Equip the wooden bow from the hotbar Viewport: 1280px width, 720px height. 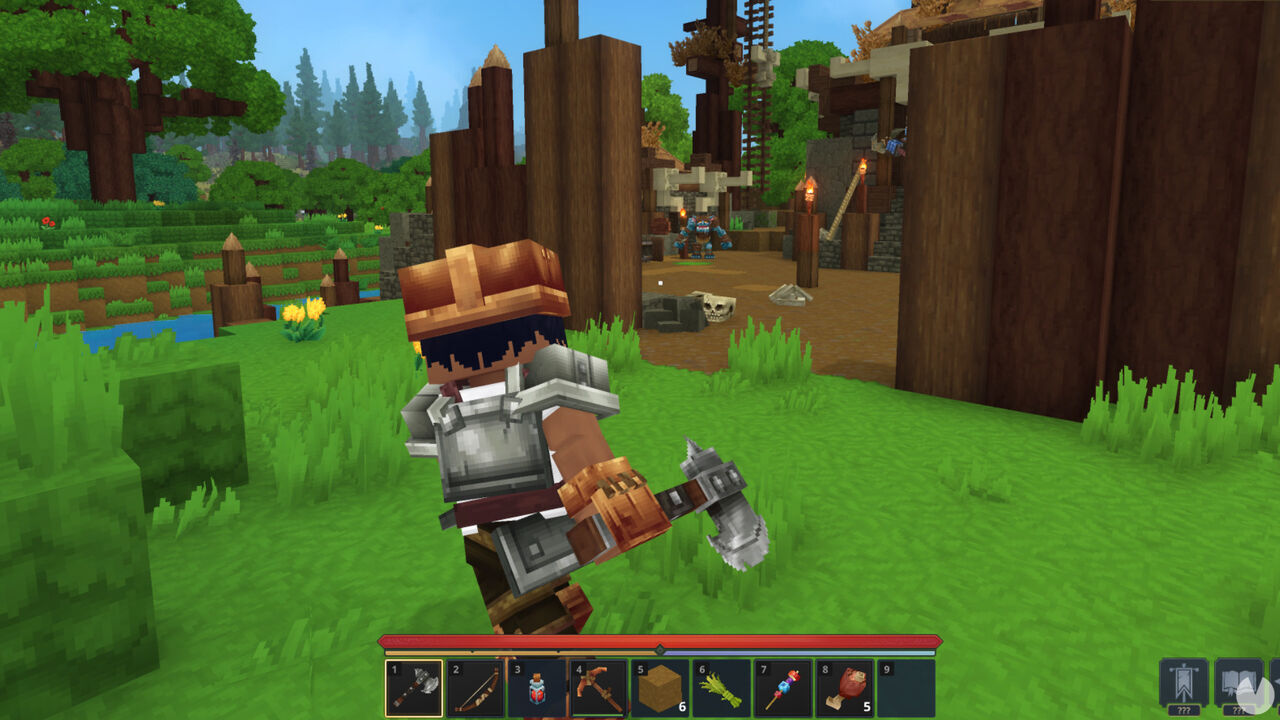475,688
